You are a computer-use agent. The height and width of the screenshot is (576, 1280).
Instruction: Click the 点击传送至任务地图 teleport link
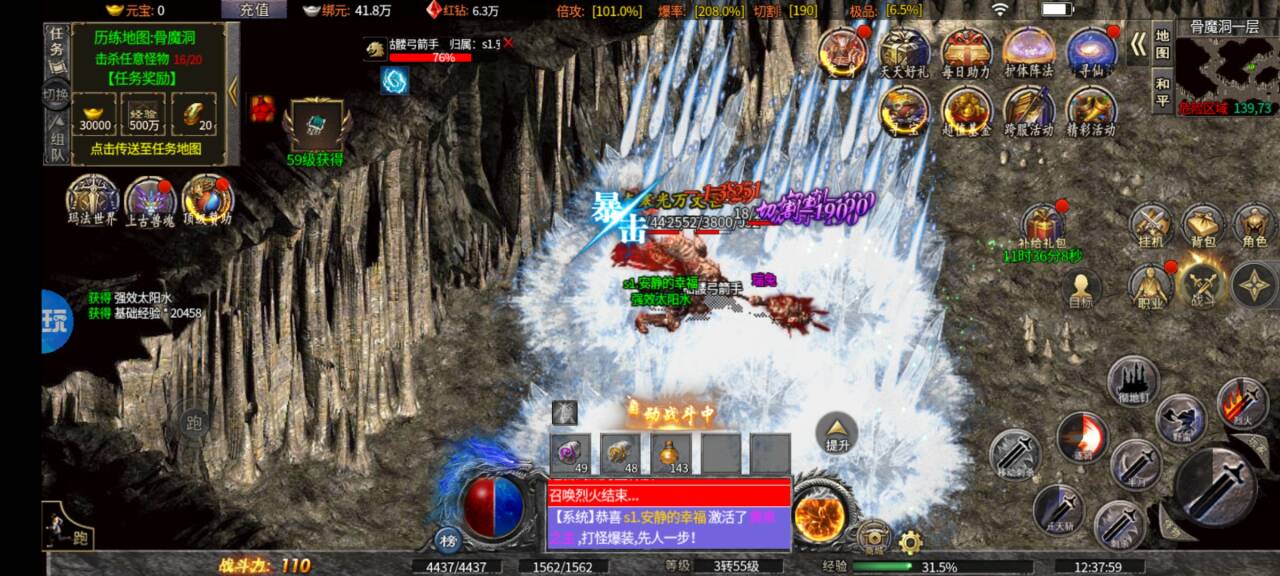point(146,148)
